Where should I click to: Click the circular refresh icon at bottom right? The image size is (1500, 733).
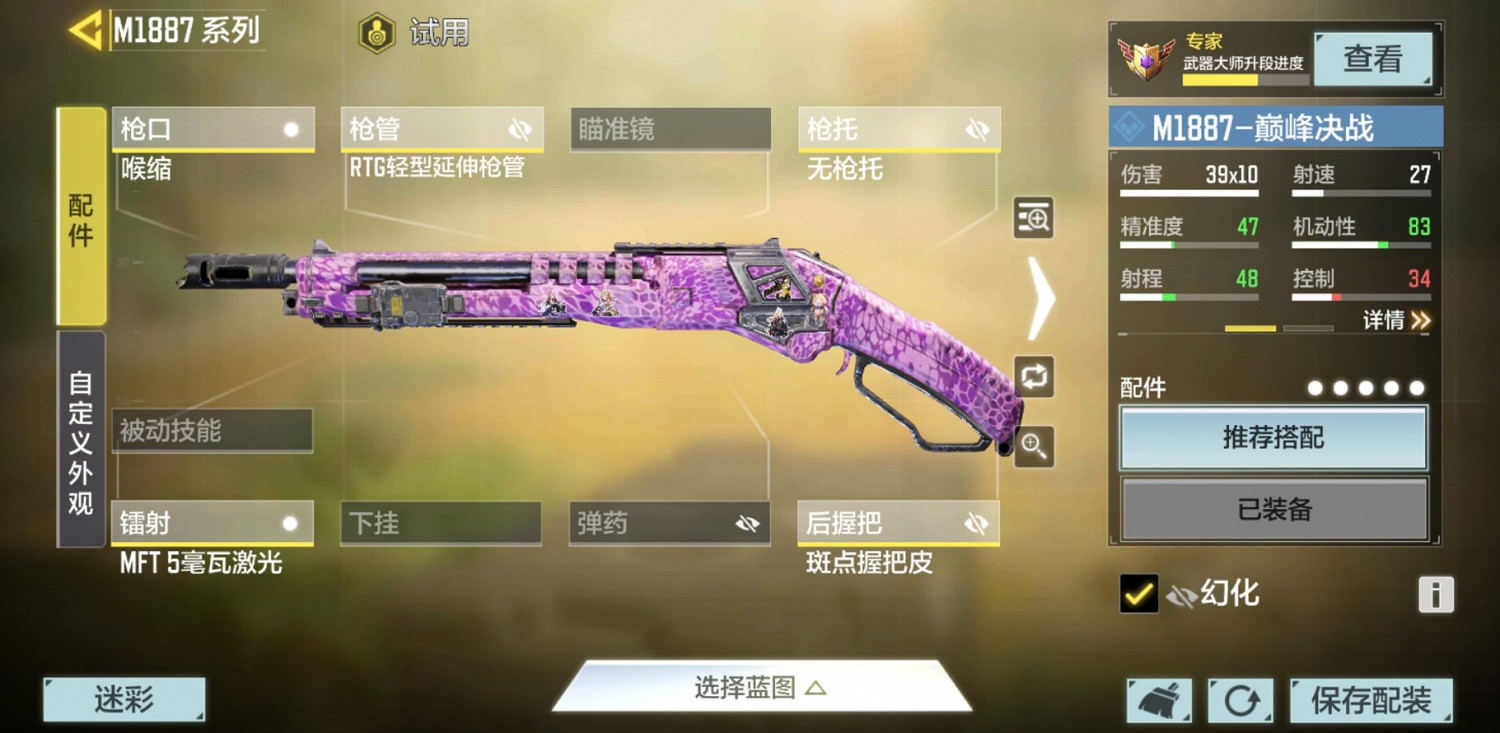pos(1242,700)
